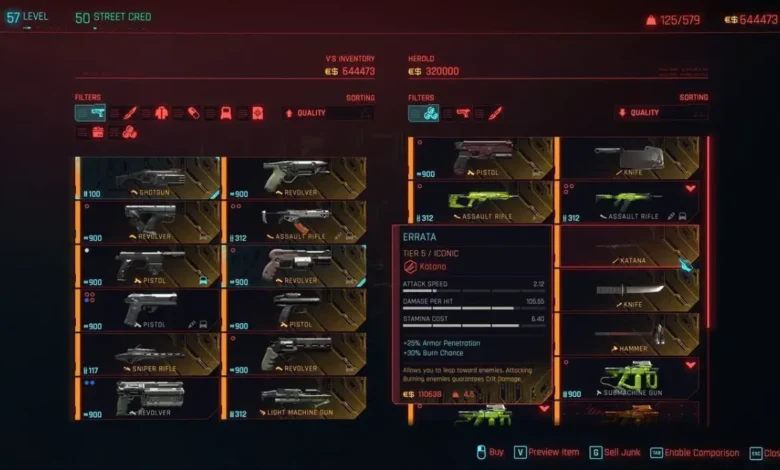The width and height of the screenshot is (780, 470).
Task: Filter V's inventory by clothing jacket icon
Action: tap(162, 113)
